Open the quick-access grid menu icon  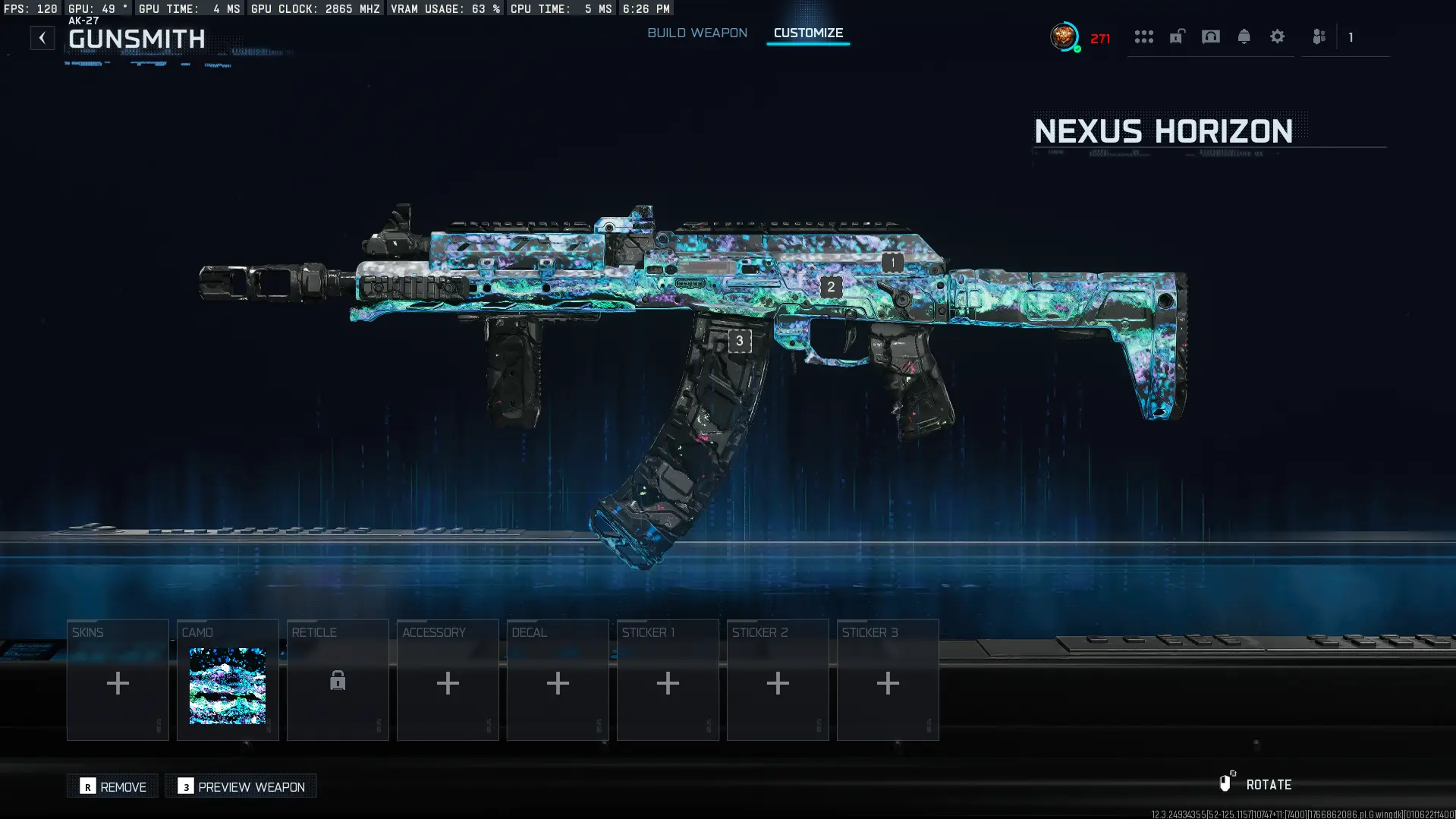[1144, 36]
